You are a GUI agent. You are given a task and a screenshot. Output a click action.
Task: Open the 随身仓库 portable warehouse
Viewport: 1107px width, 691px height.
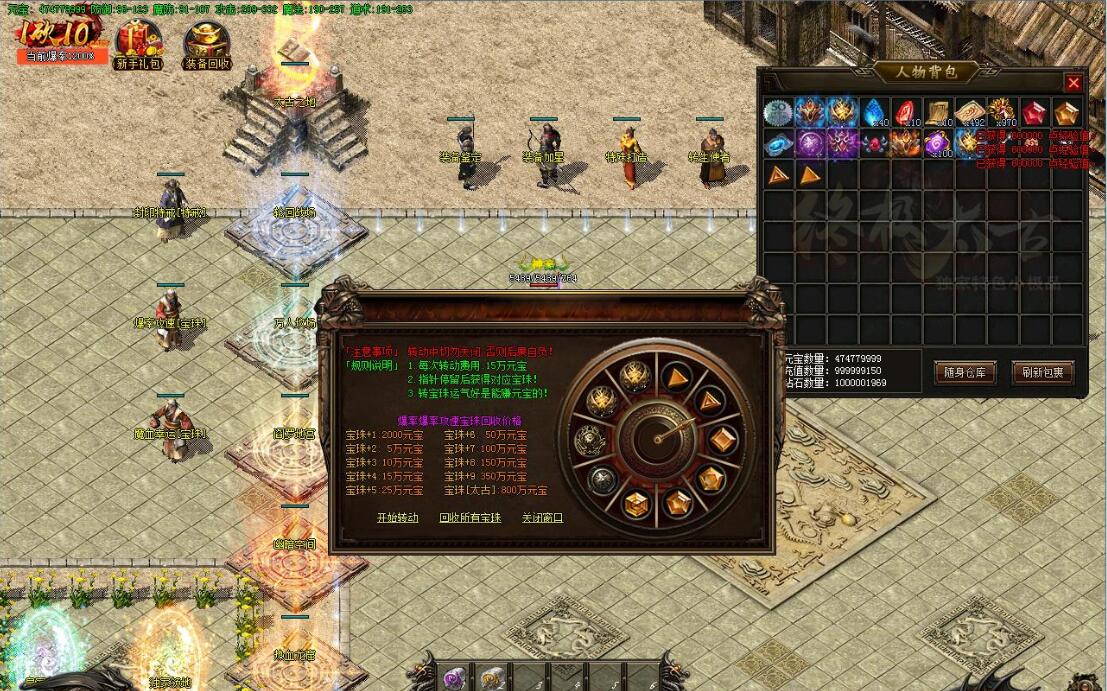click(964, 373)
